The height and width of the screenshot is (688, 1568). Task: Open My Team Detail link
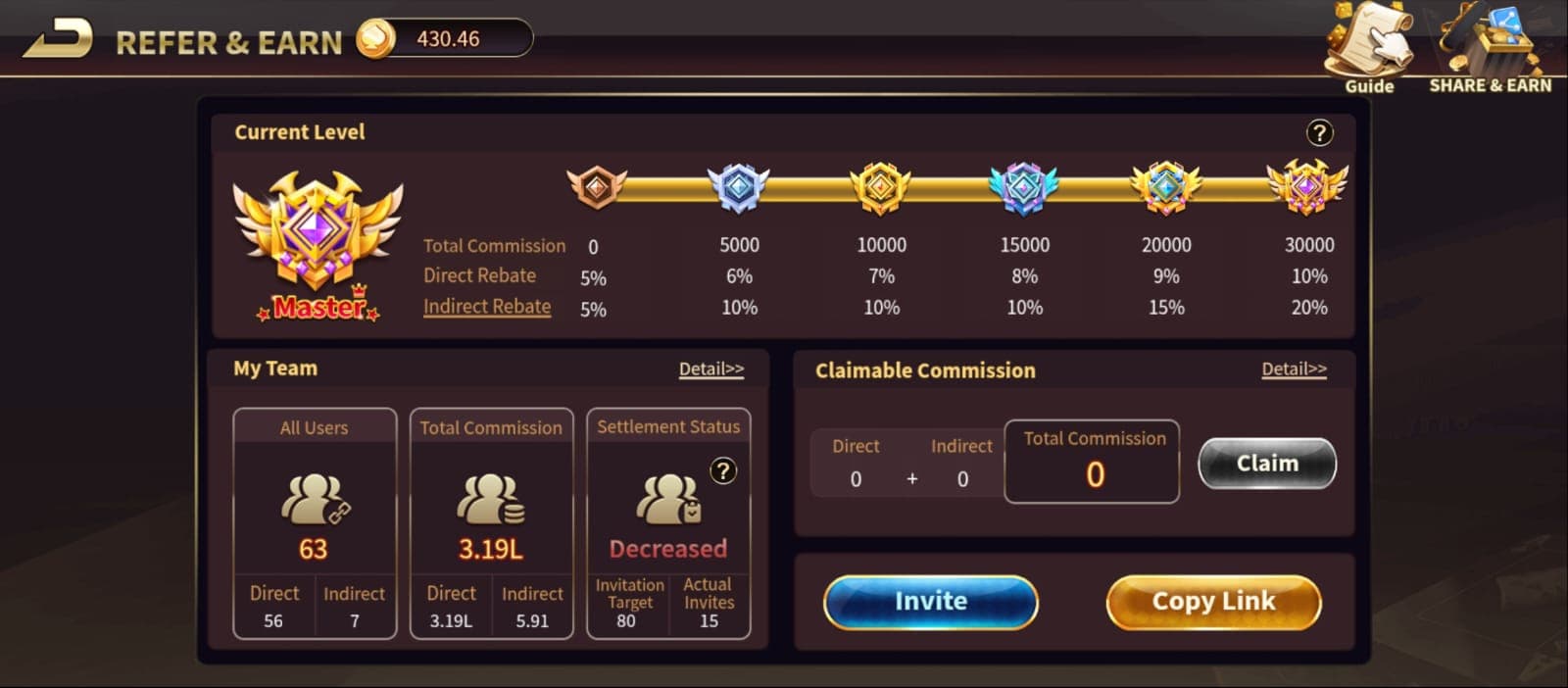[711, 369]
